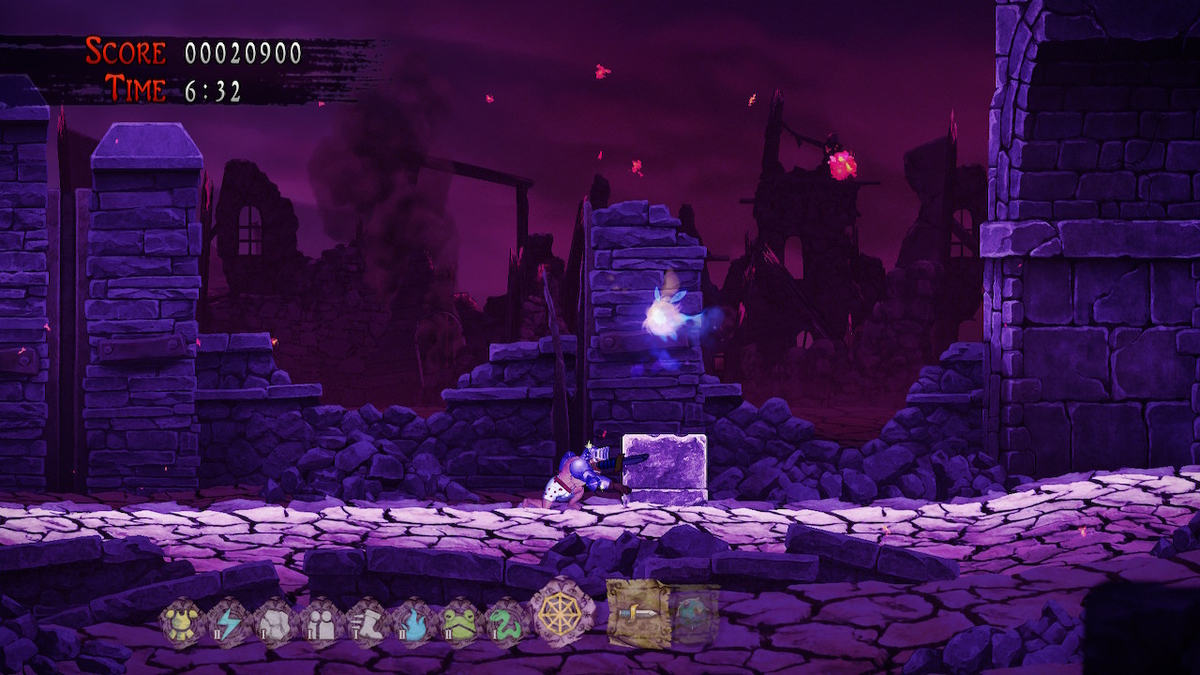Select the dagger weapon slot
Viewport: 1200px width, 675px height.
pos(637,612)
